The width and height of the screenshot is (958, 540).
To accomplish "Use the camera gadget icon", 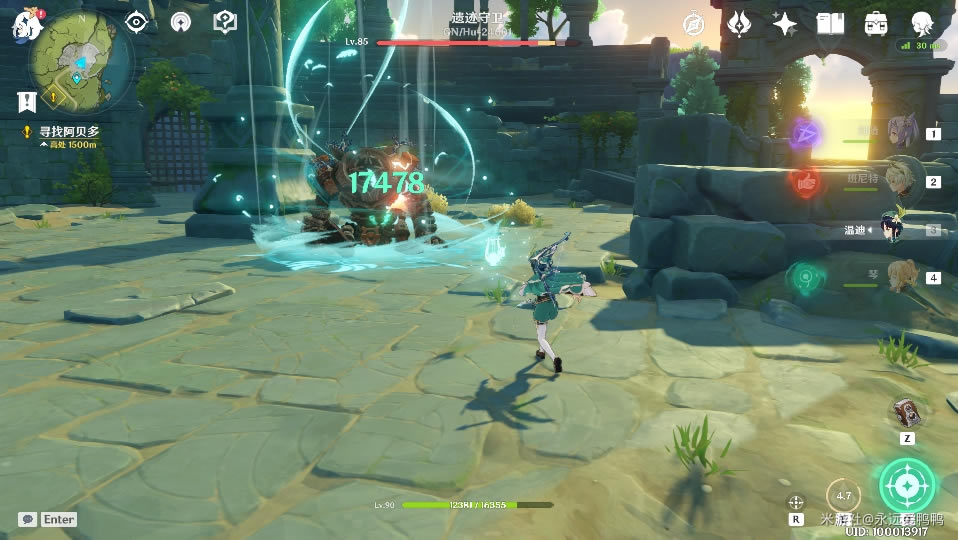I will [x=907, y=412].
